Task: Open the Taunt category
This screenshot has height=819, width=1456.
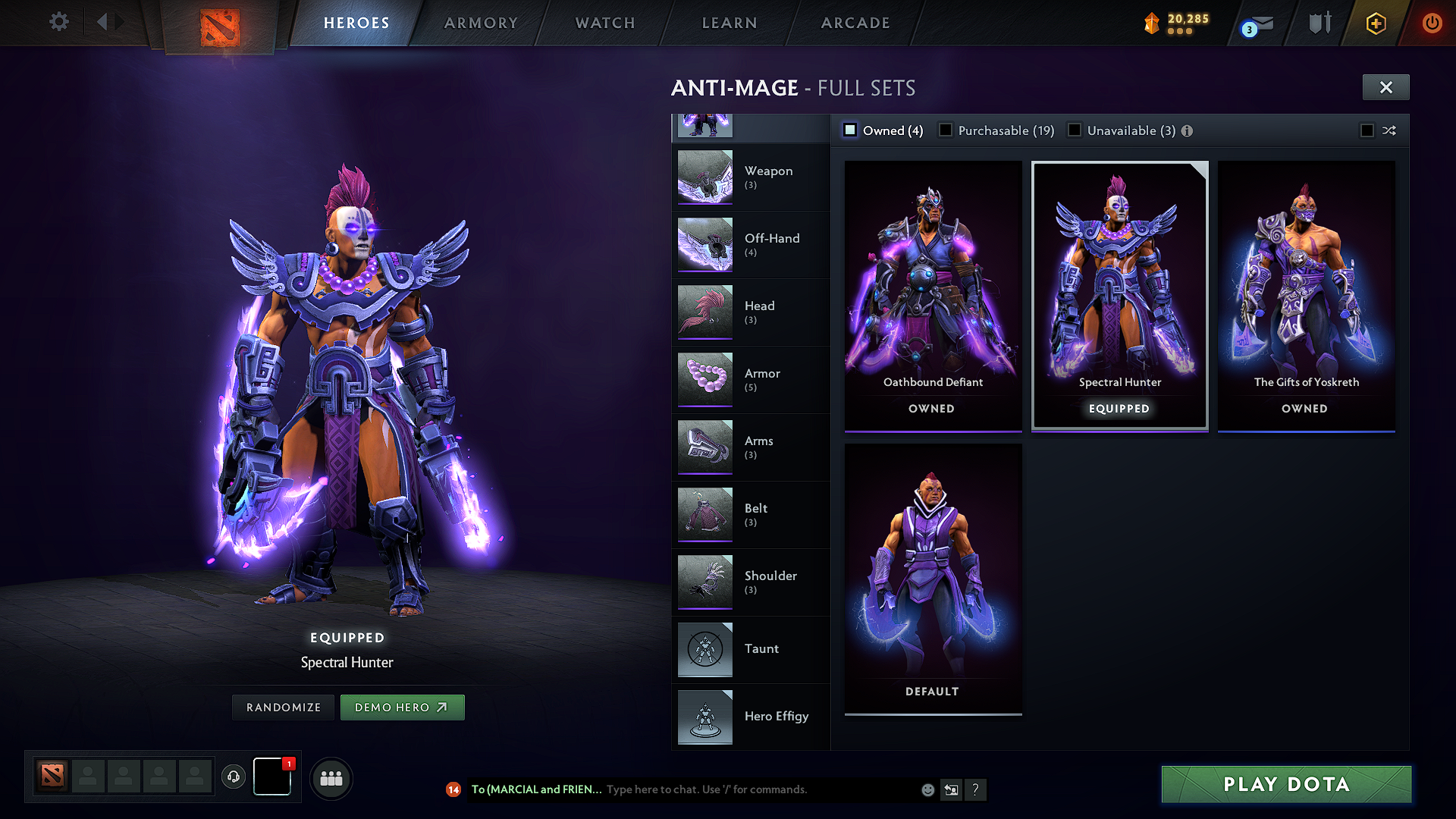Action: click(761, 649)
